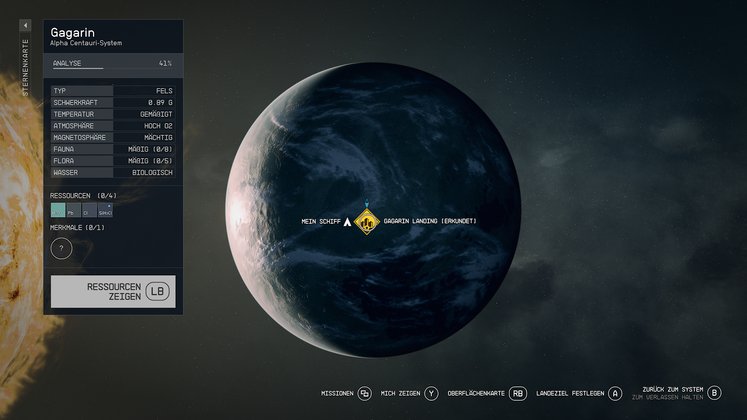Open the unknown Merkmale trait circle
The image size is (747, 420).
pyautogui.click(x=61, y=248)
